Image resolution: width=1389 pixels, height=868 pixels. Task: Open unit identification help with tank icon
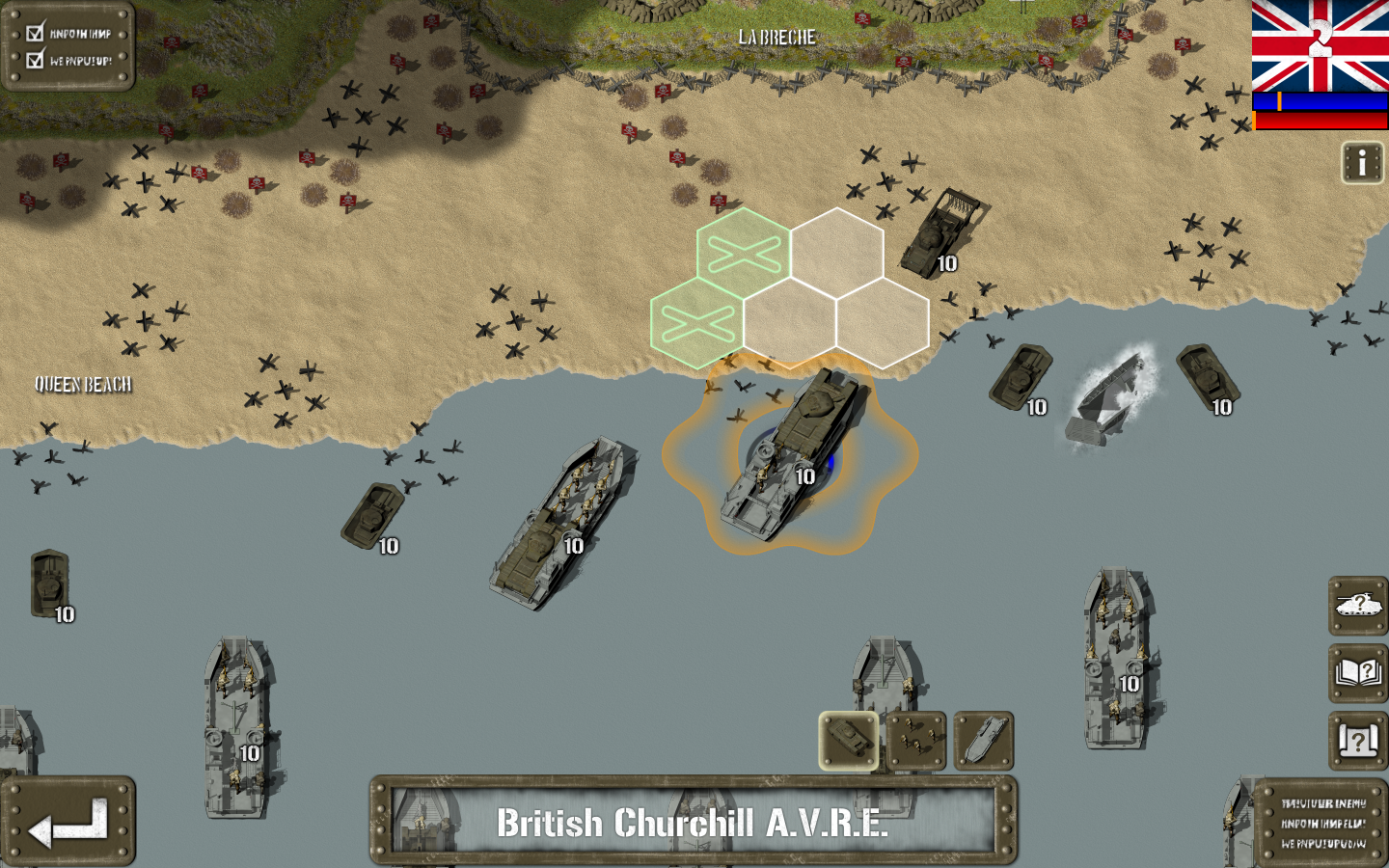(x=1357, y=610)
